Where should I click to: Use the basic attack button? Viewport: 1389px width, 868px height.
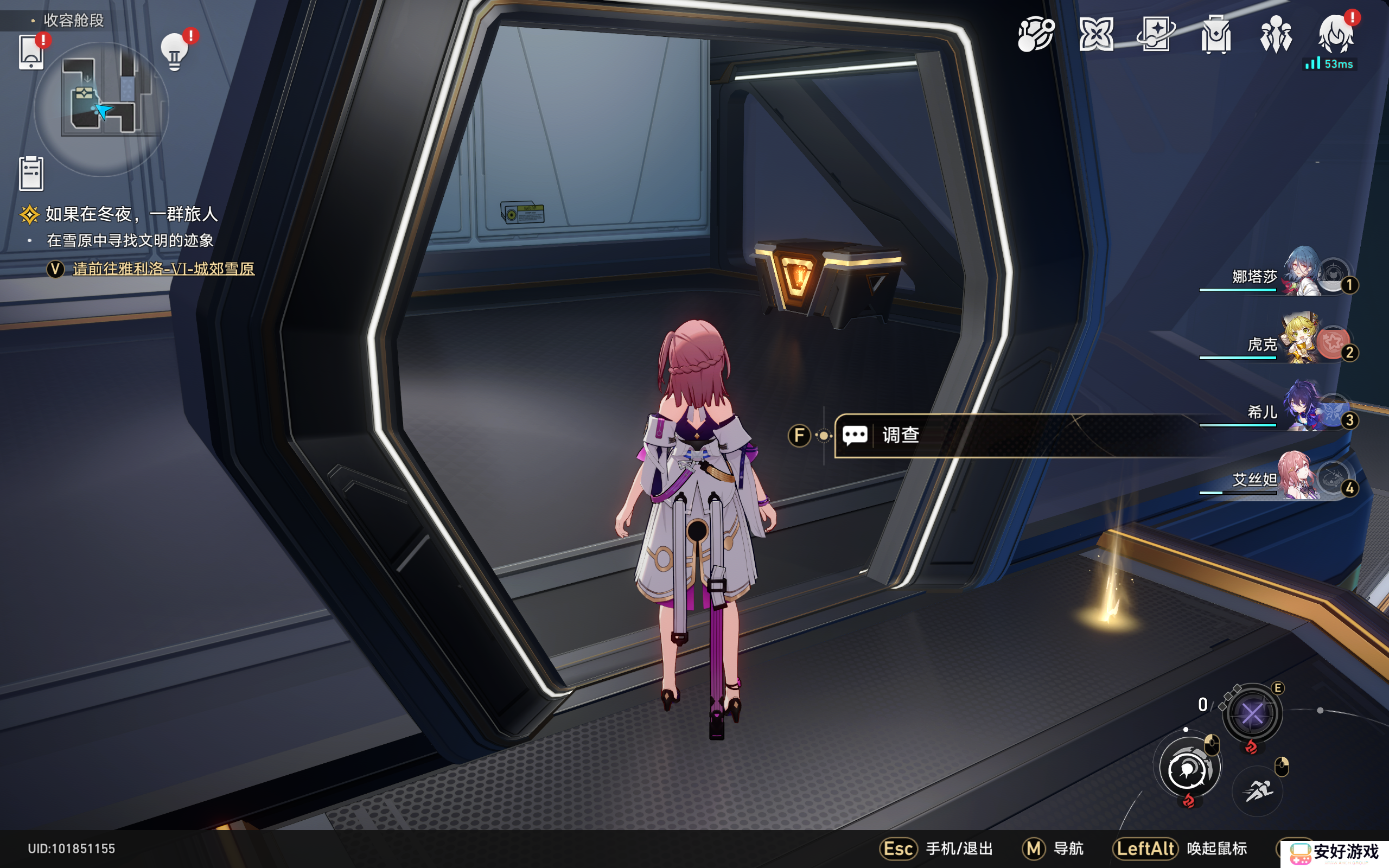tap(1187, 770)
